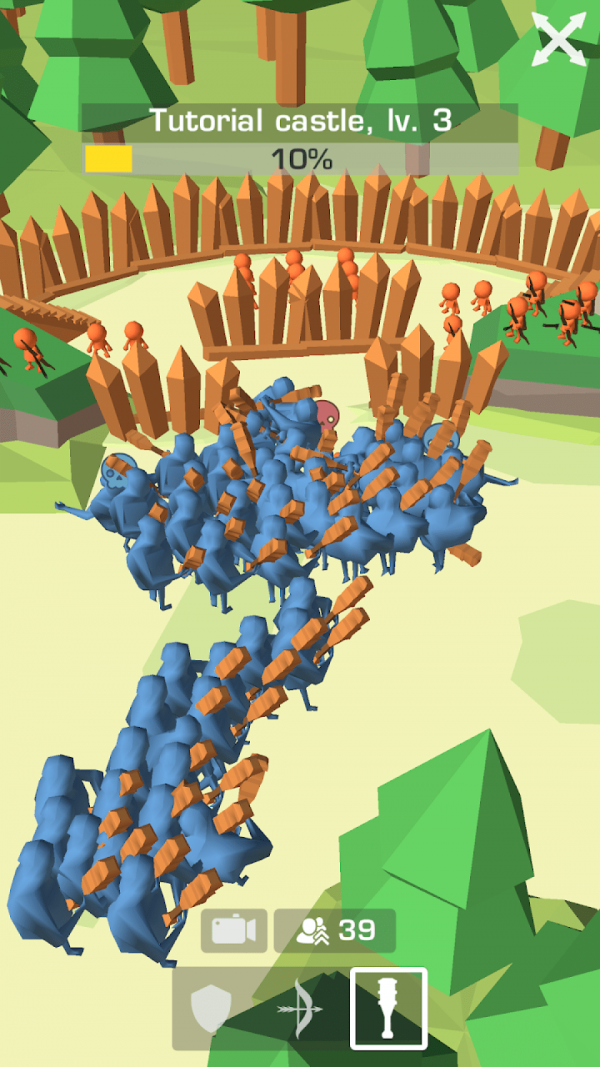Select the shield unit type

click(210, 1009)
